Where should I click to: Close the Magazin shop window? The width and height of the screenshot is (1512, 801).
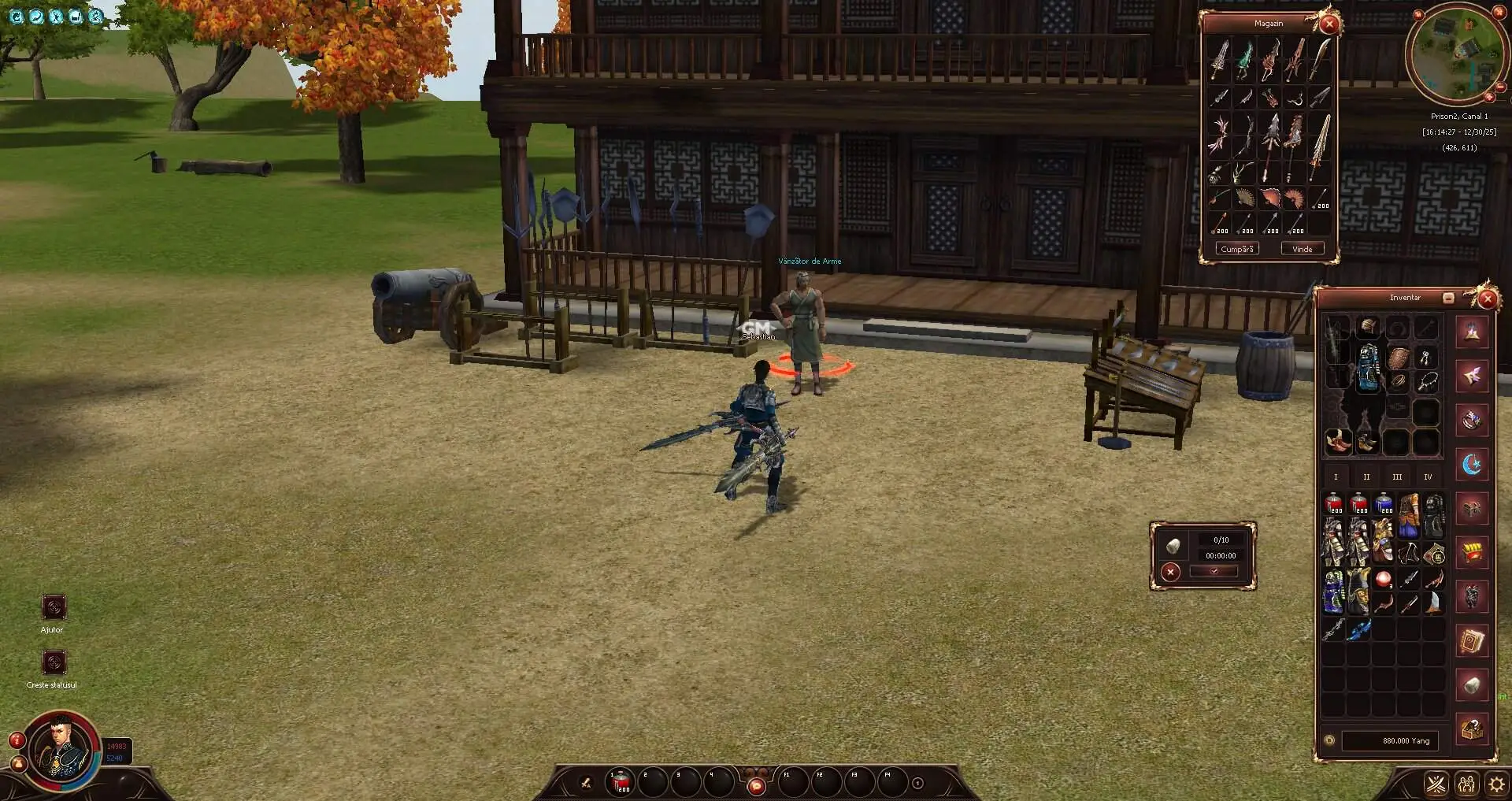(x=1329, y=24)
